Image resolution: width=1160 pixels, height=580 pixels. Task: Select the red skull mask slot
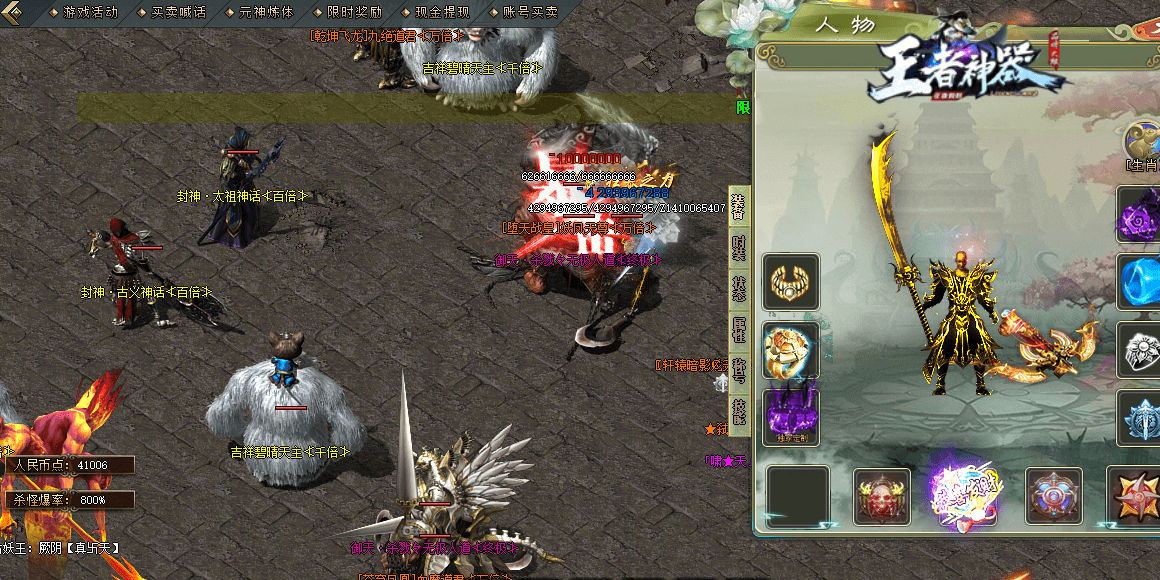[882, 497]
